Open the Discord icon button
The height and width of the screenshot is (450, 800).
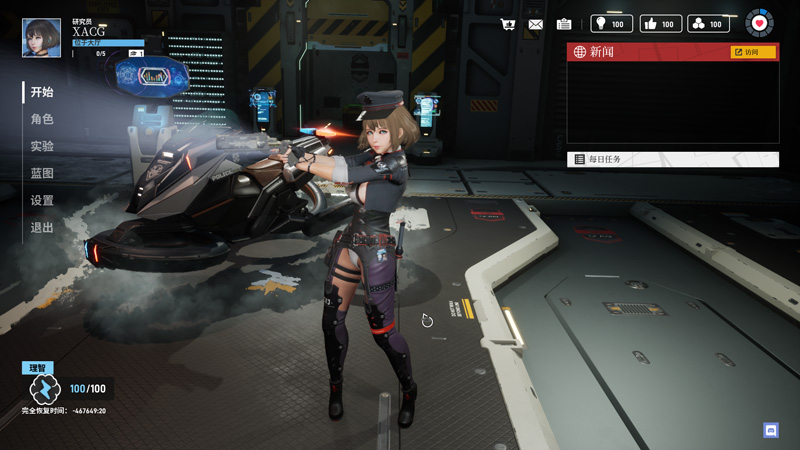[770, 430]
